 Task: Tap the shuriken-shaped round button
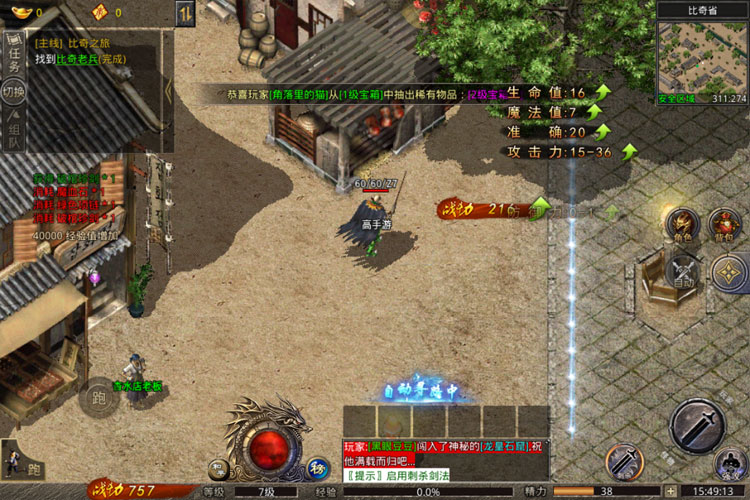727,272
